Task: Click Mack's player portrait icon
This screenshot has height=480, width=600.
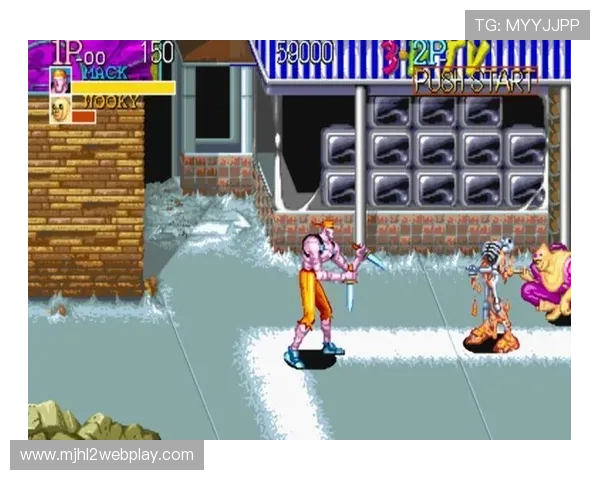Action: (x=61, y=81)
